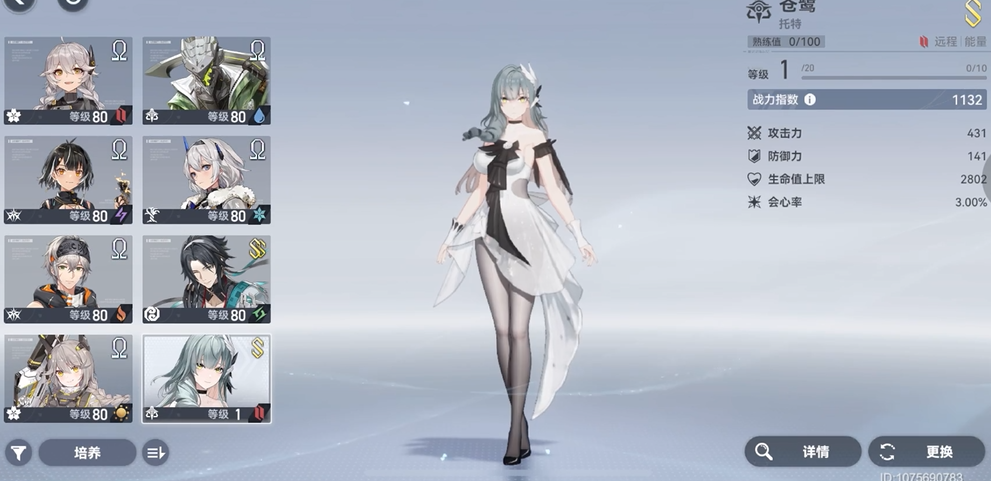
Task: Pick the white-haired character with blue horns
Action: (206, 180)
